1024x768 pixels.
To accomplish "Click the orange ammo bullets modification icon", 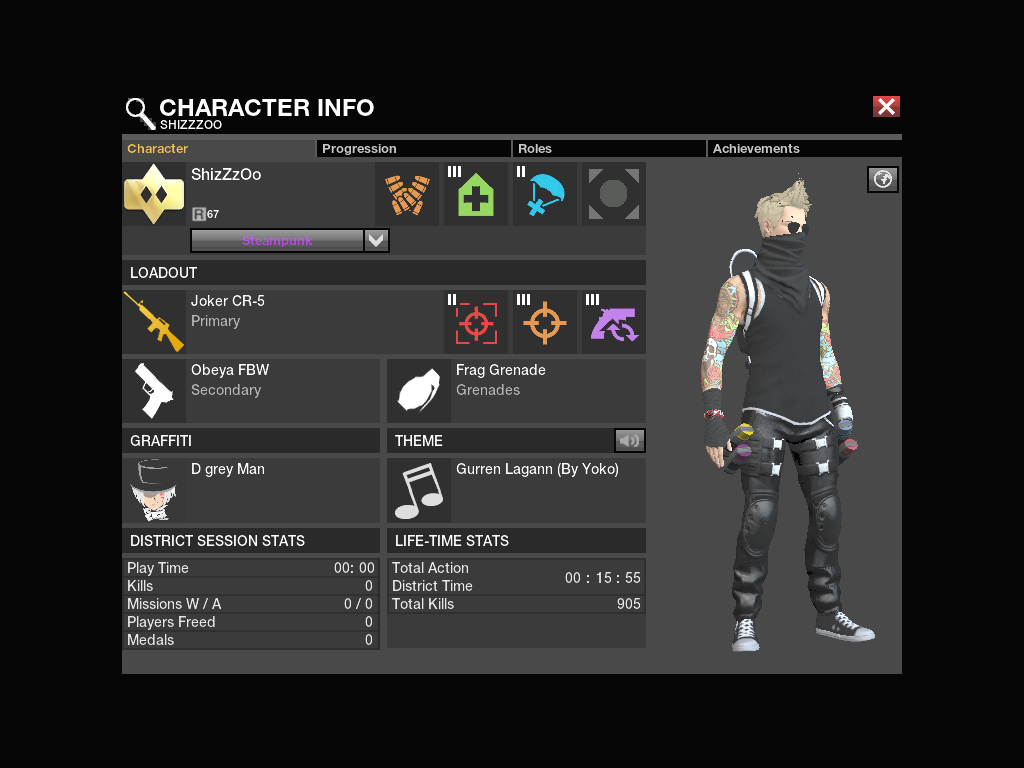I will click(406, 194).
